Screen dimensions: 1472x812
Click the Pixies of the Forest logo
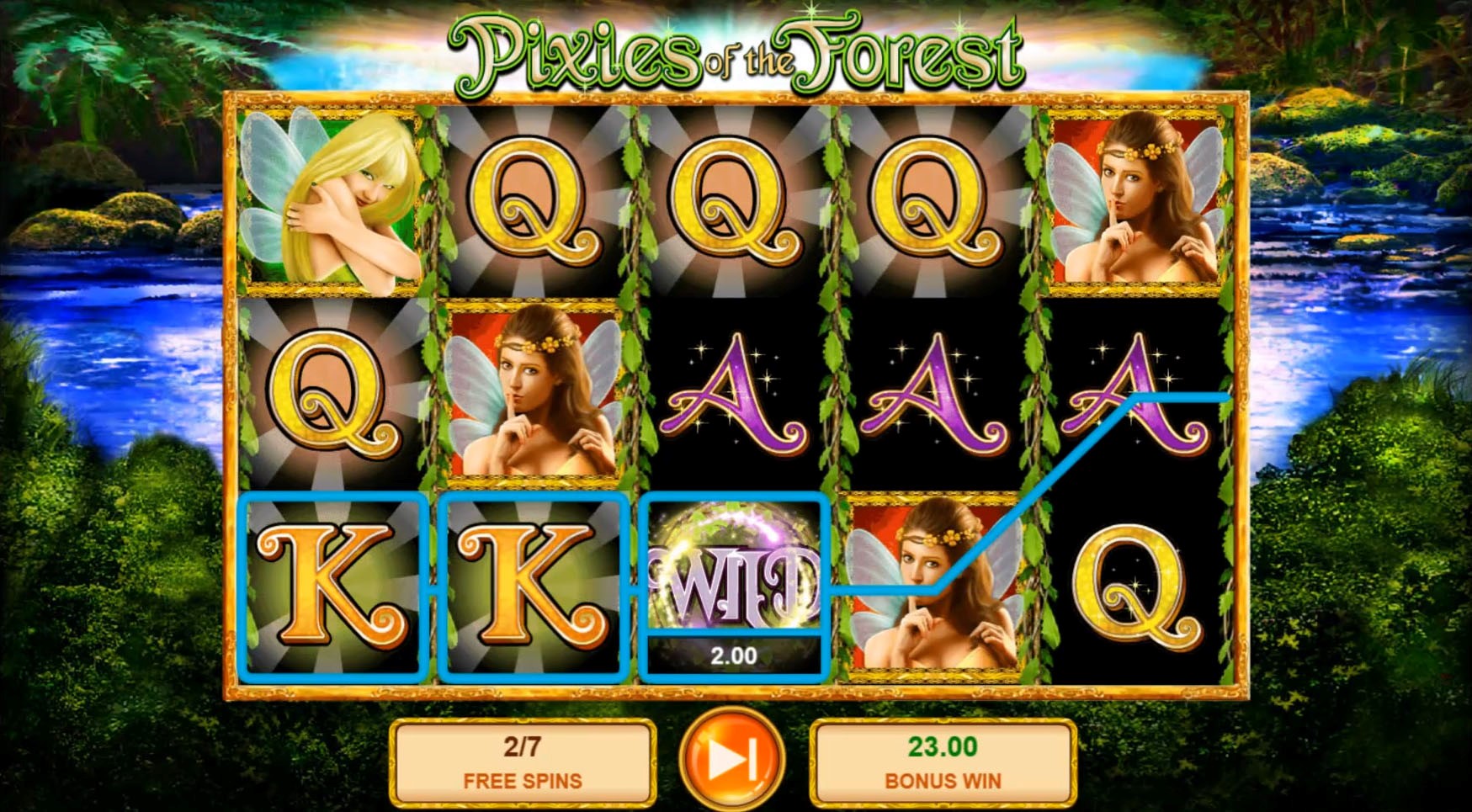[x=736, y=50]
